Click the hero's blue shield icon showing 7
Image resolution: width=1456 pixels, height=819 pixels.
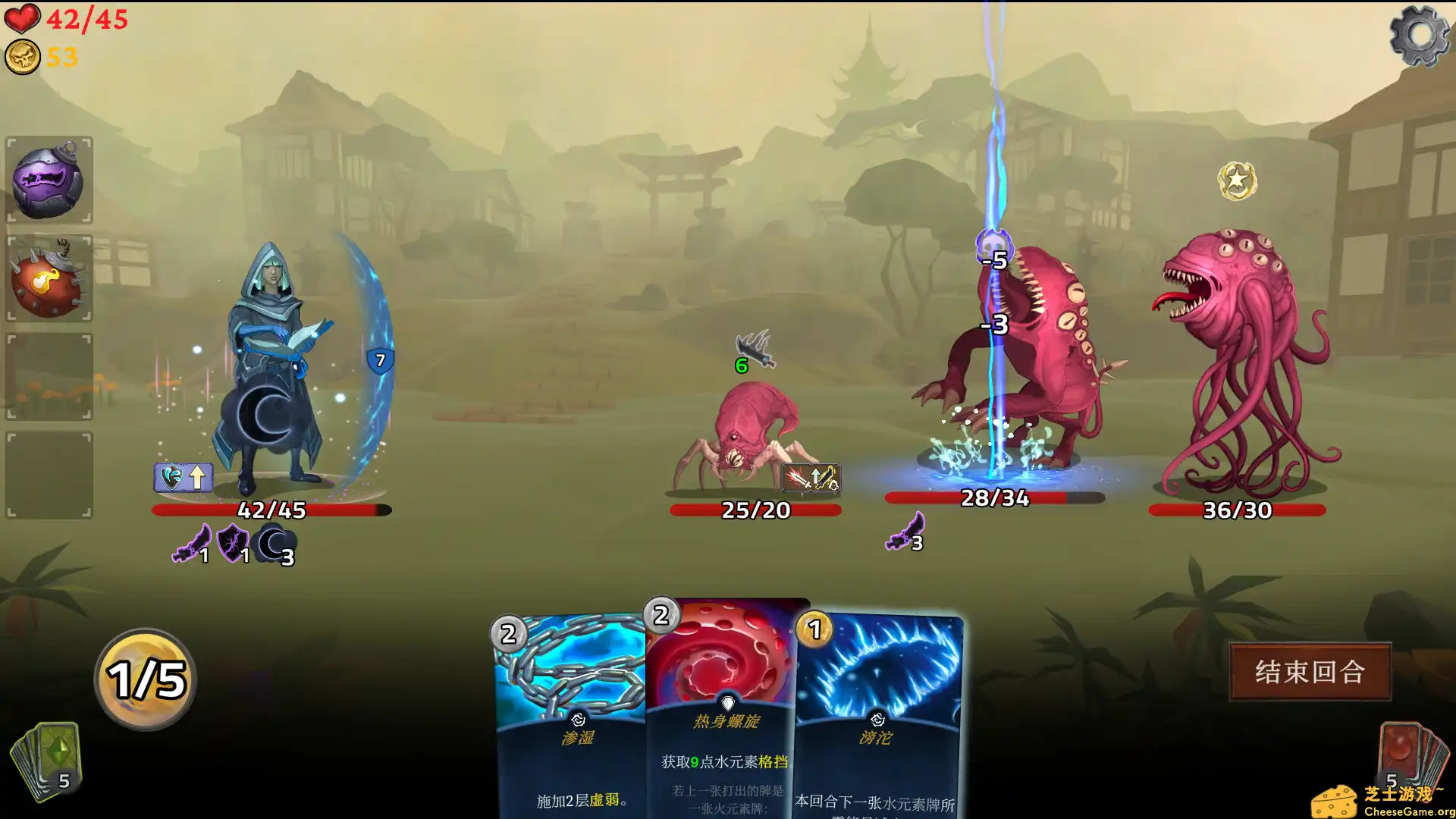(x=379, y=359)
